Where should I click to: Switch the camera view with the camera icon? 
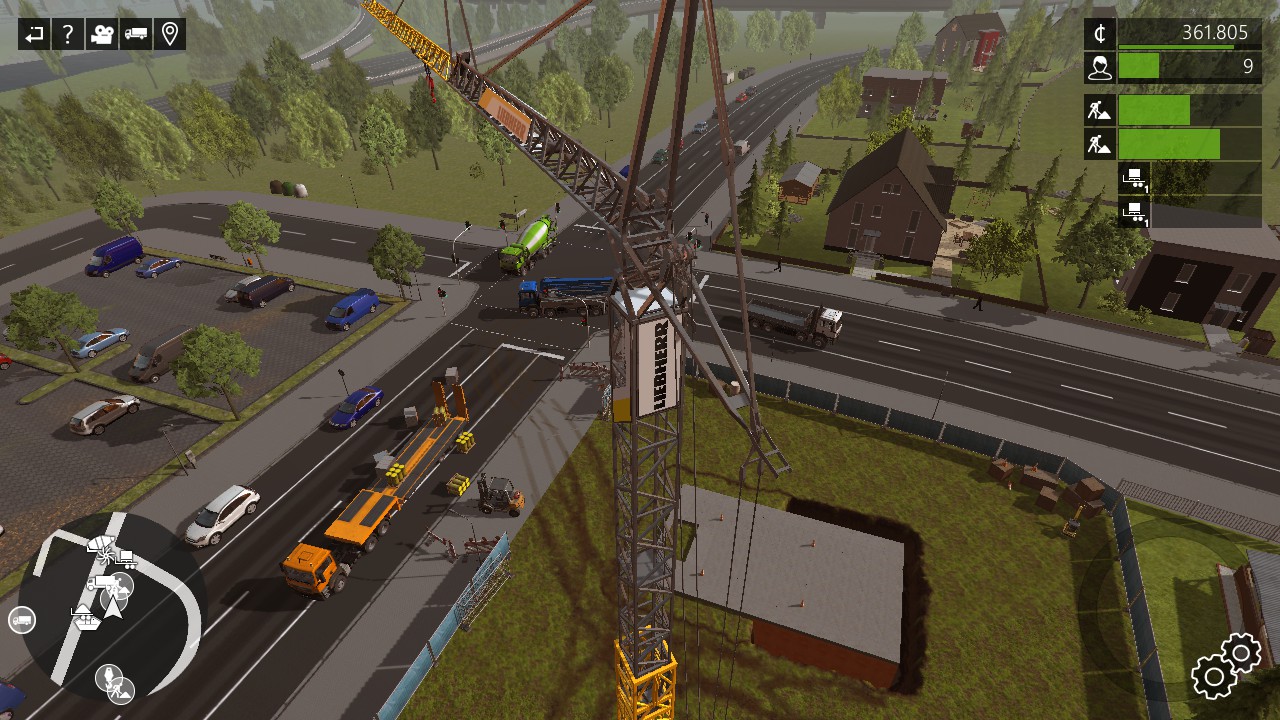pos(101,35)
